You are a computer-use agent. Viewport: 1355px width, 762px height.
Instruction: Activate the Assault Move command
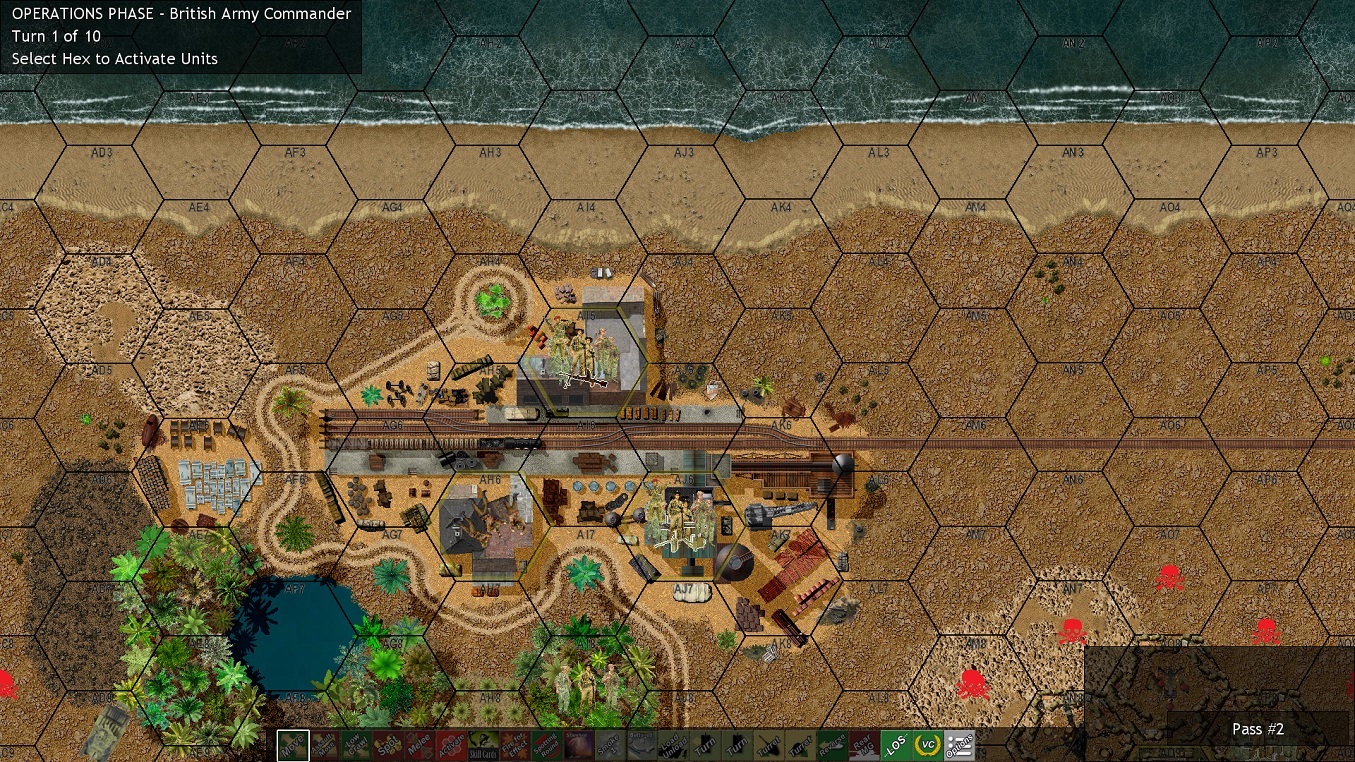pos(327,745)
